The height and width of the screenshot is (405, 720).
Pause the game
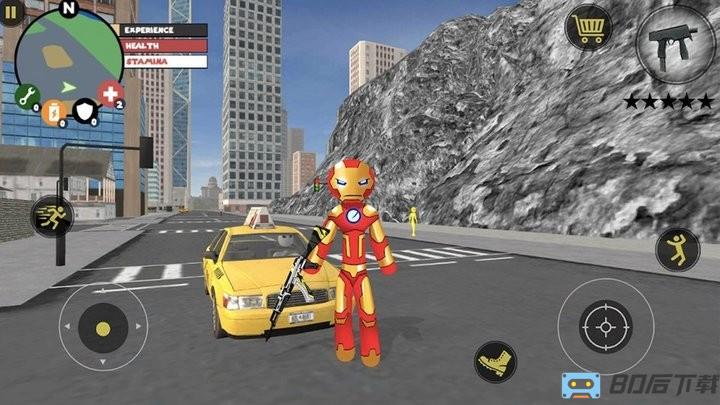tap(12, 12)
